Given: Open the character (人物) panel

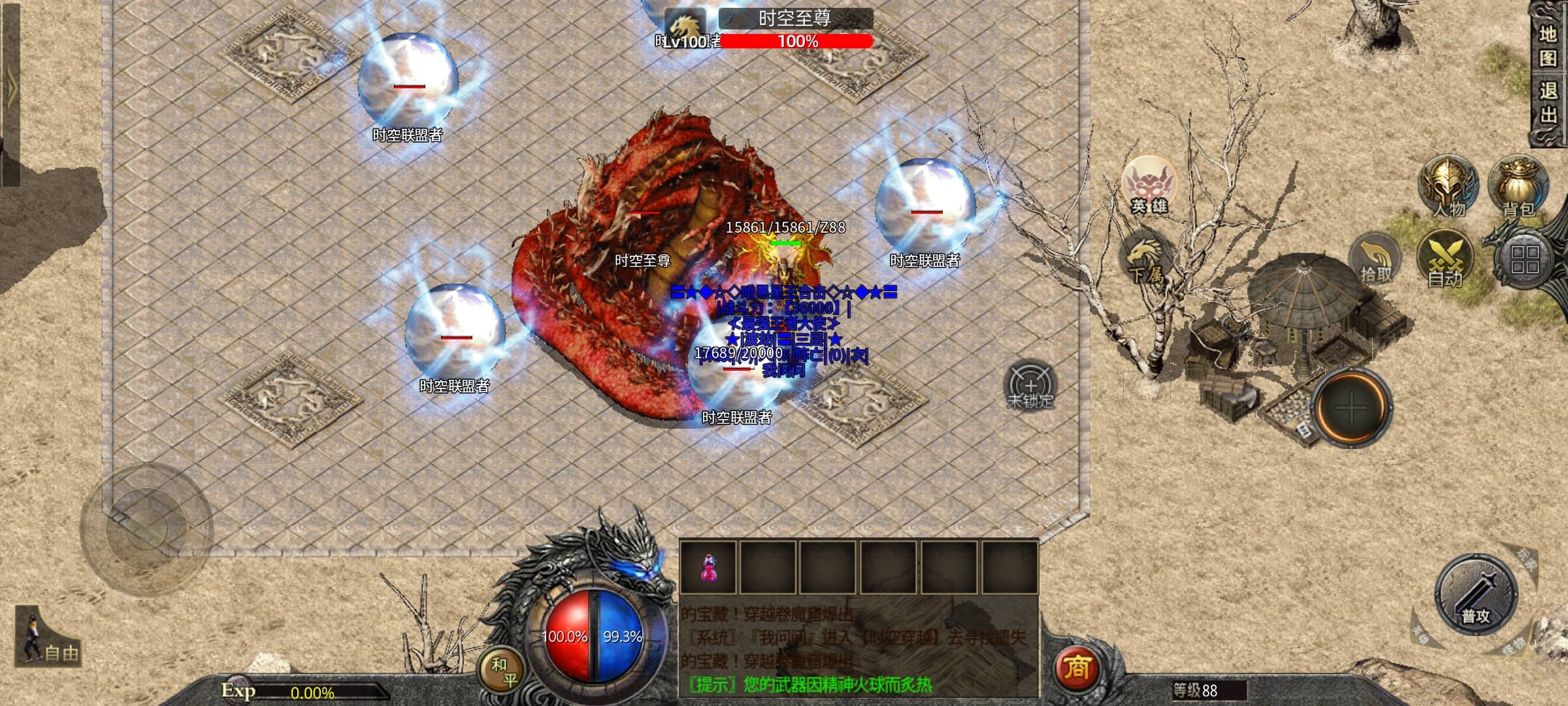Looking at the screenshot, I should [x=1448, y=188].
